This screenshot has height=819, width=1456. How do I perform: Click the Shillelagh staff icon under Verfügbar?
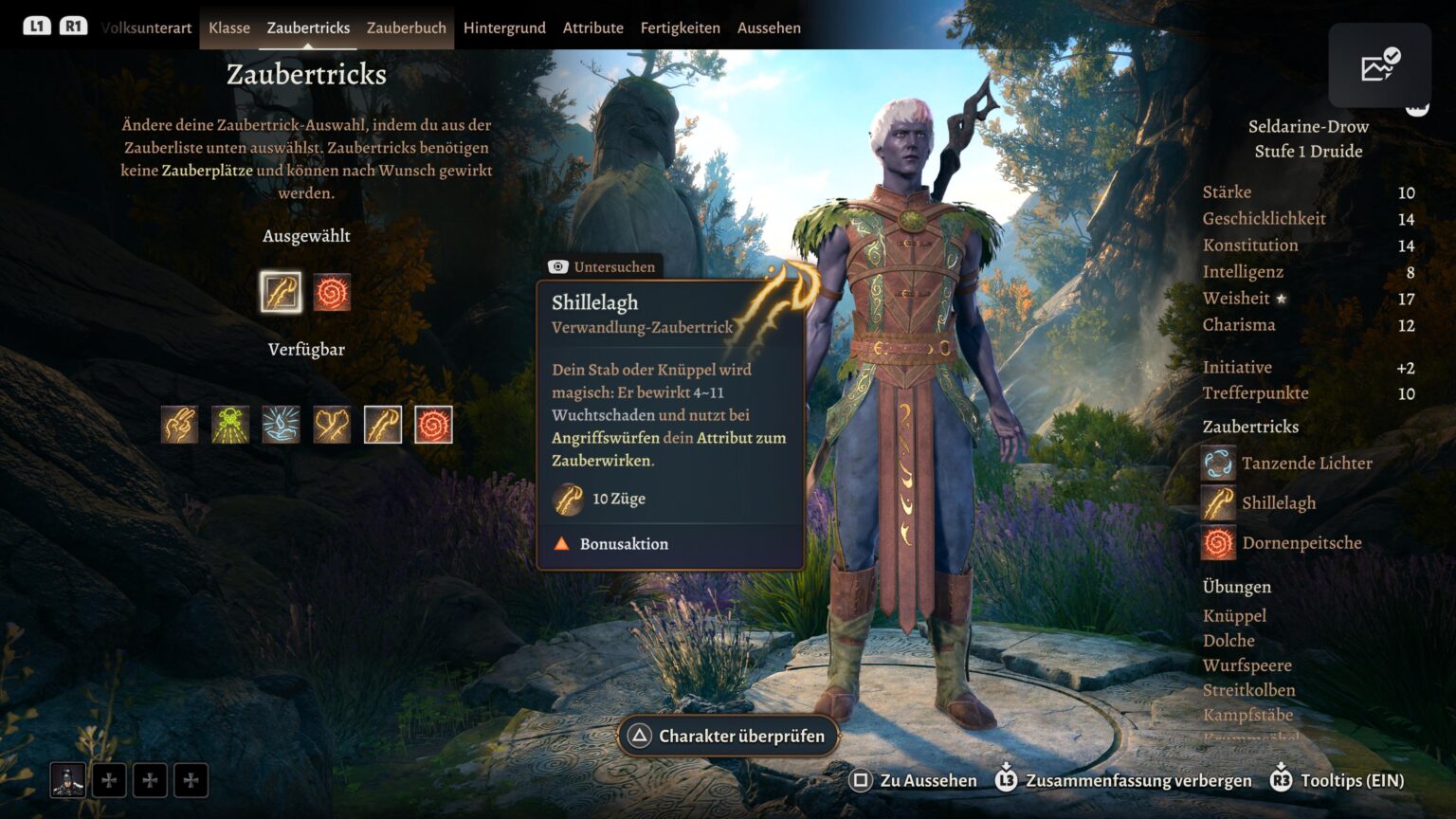pos(383,425)
